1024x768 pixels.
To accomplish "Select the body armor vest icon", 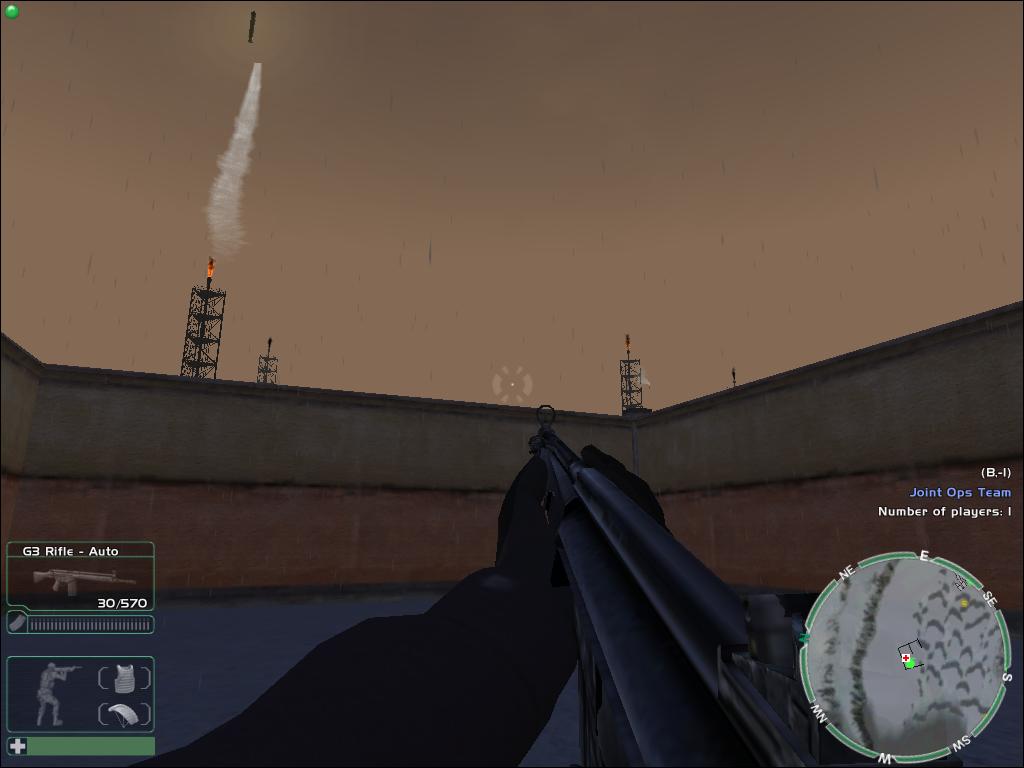I will point(125,678).
